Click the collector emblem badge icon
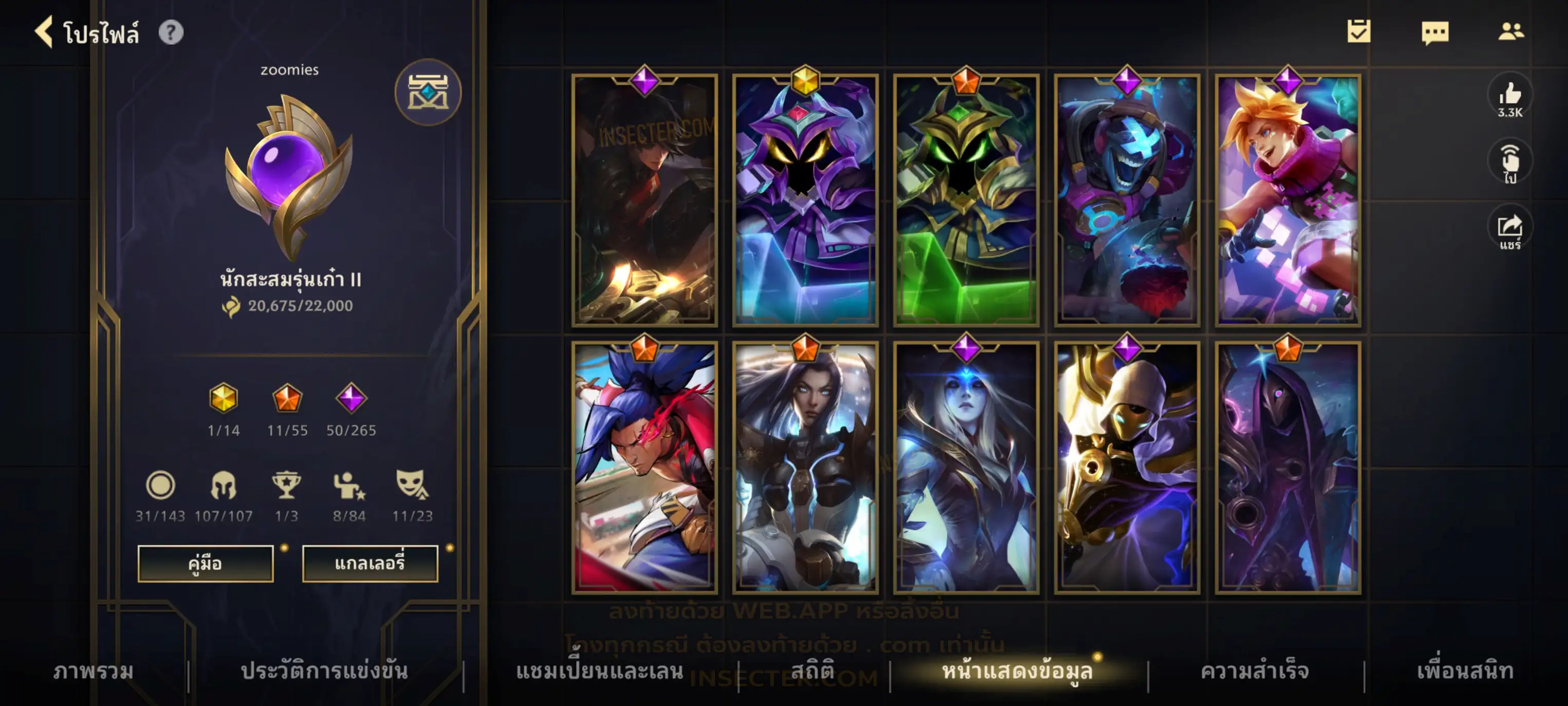Image resolution: width=1568 pixels, height=706 pixels. coord(428,93)
